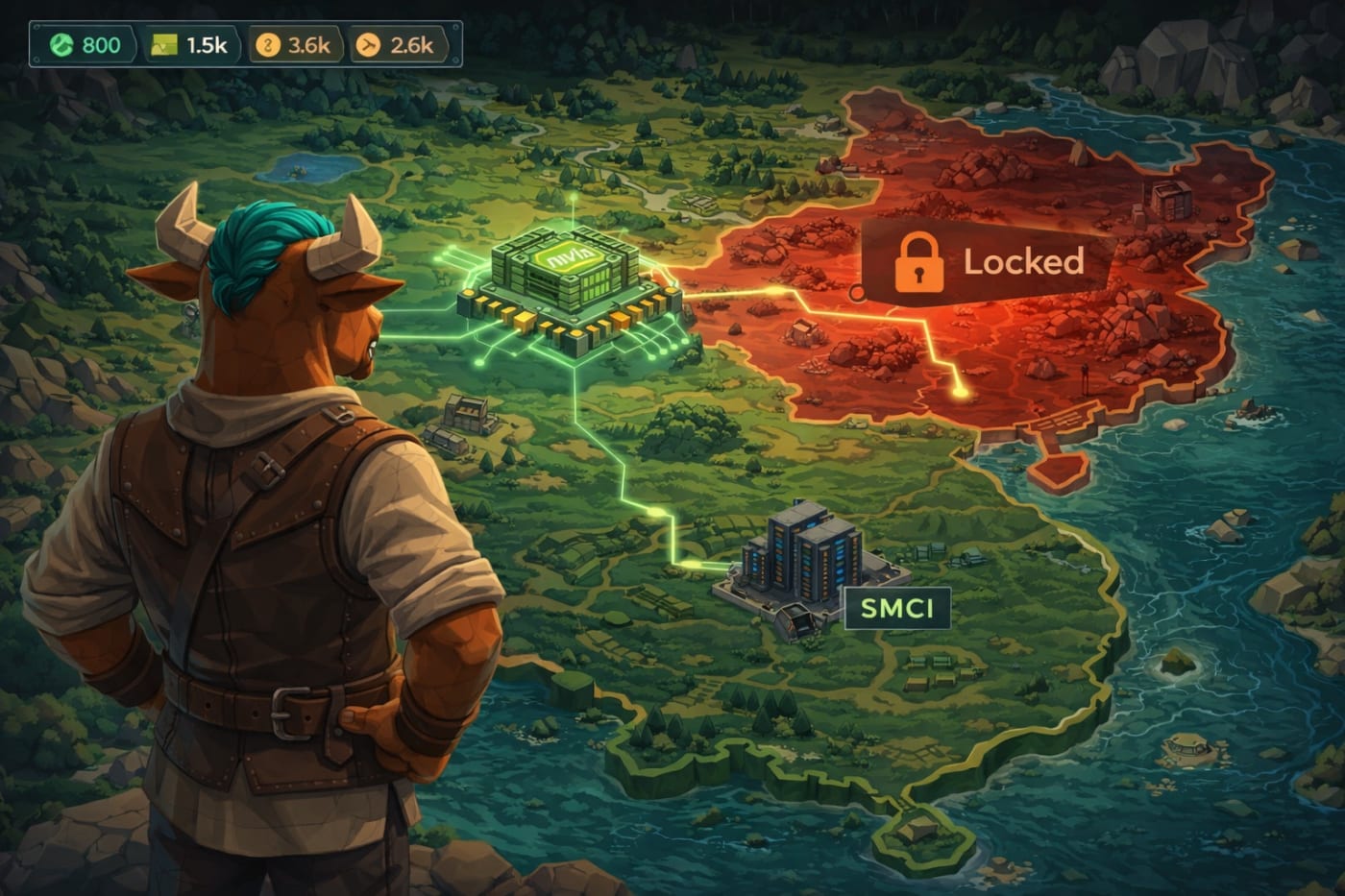
Task: Select the map resource icon beside 1.5k
Action: coord(164,44)
